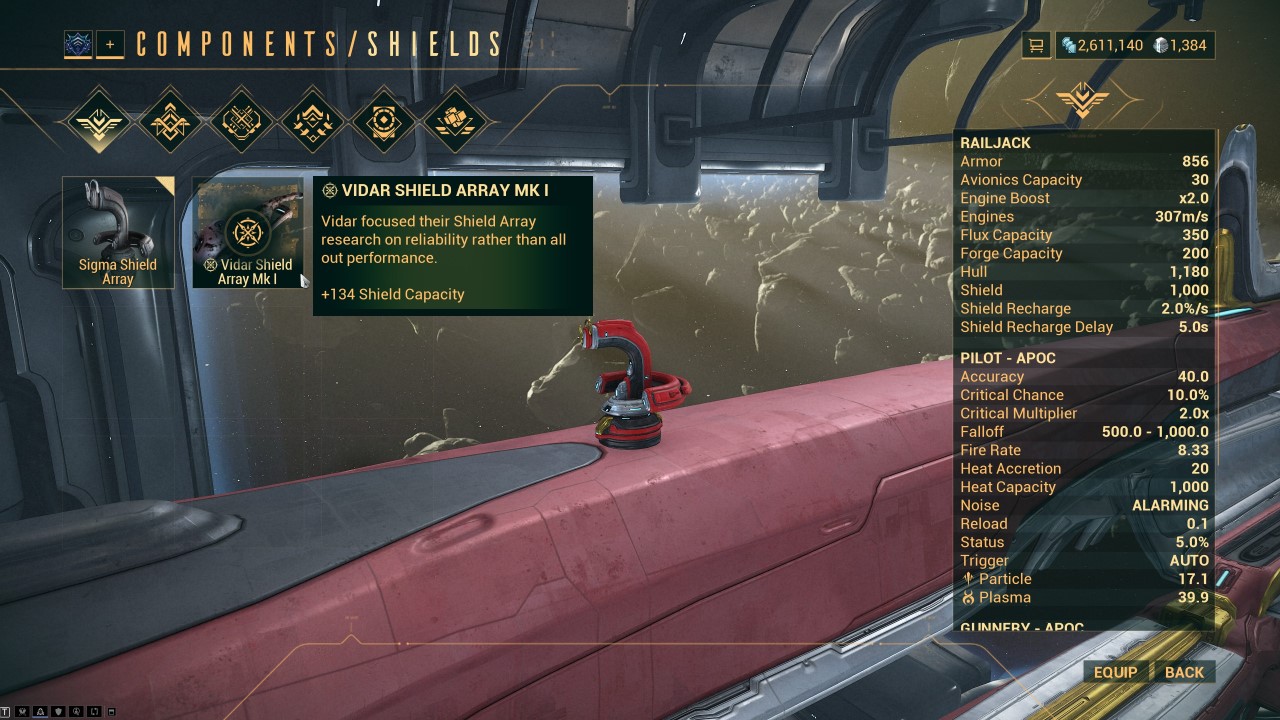This screenshot has height=720, width=1280.
Task: Choose the Vidar Shield Array Mk I tile
Action: [248, 232]
